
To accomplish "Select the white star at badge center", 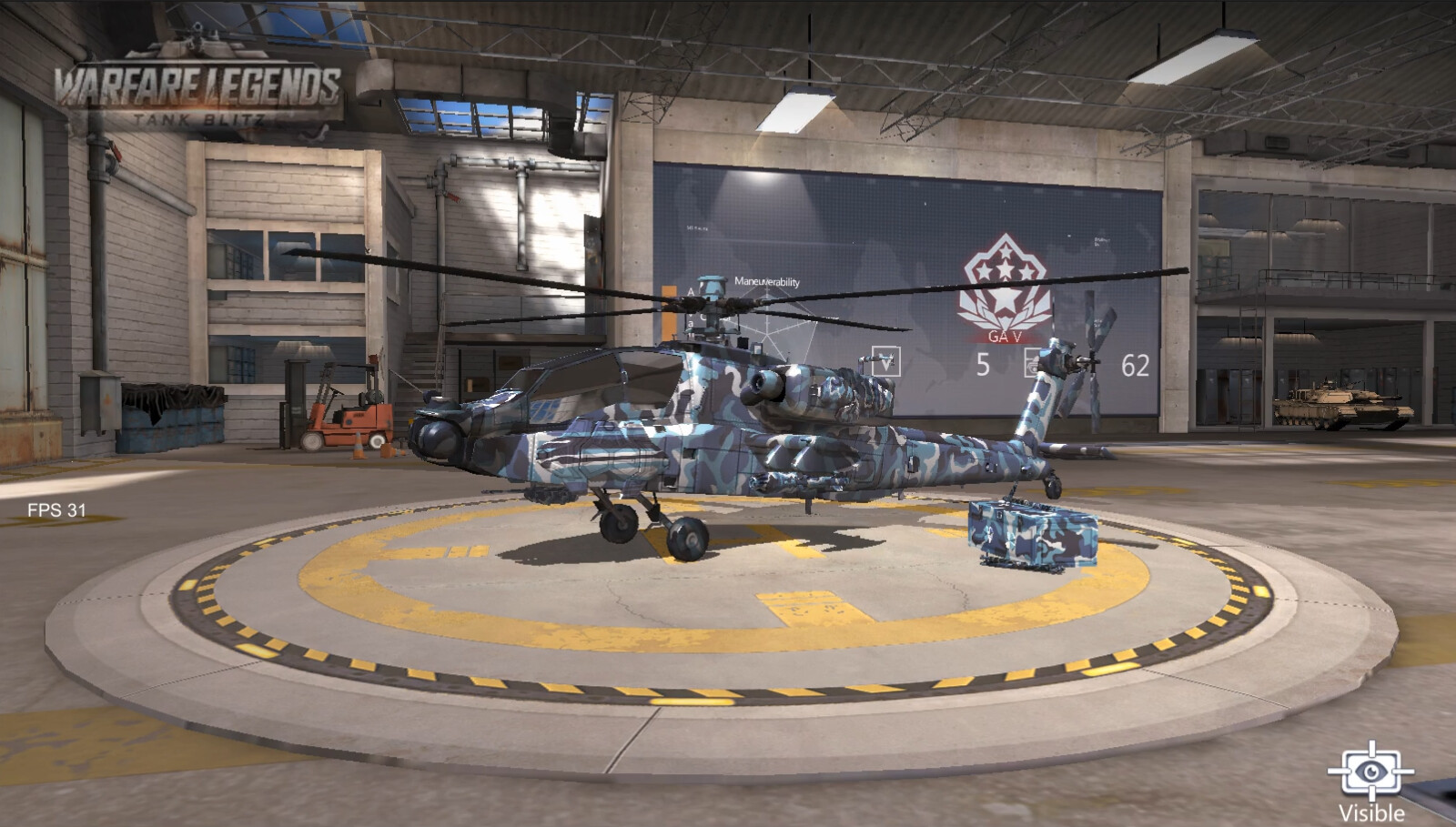I will point(1005,298).
